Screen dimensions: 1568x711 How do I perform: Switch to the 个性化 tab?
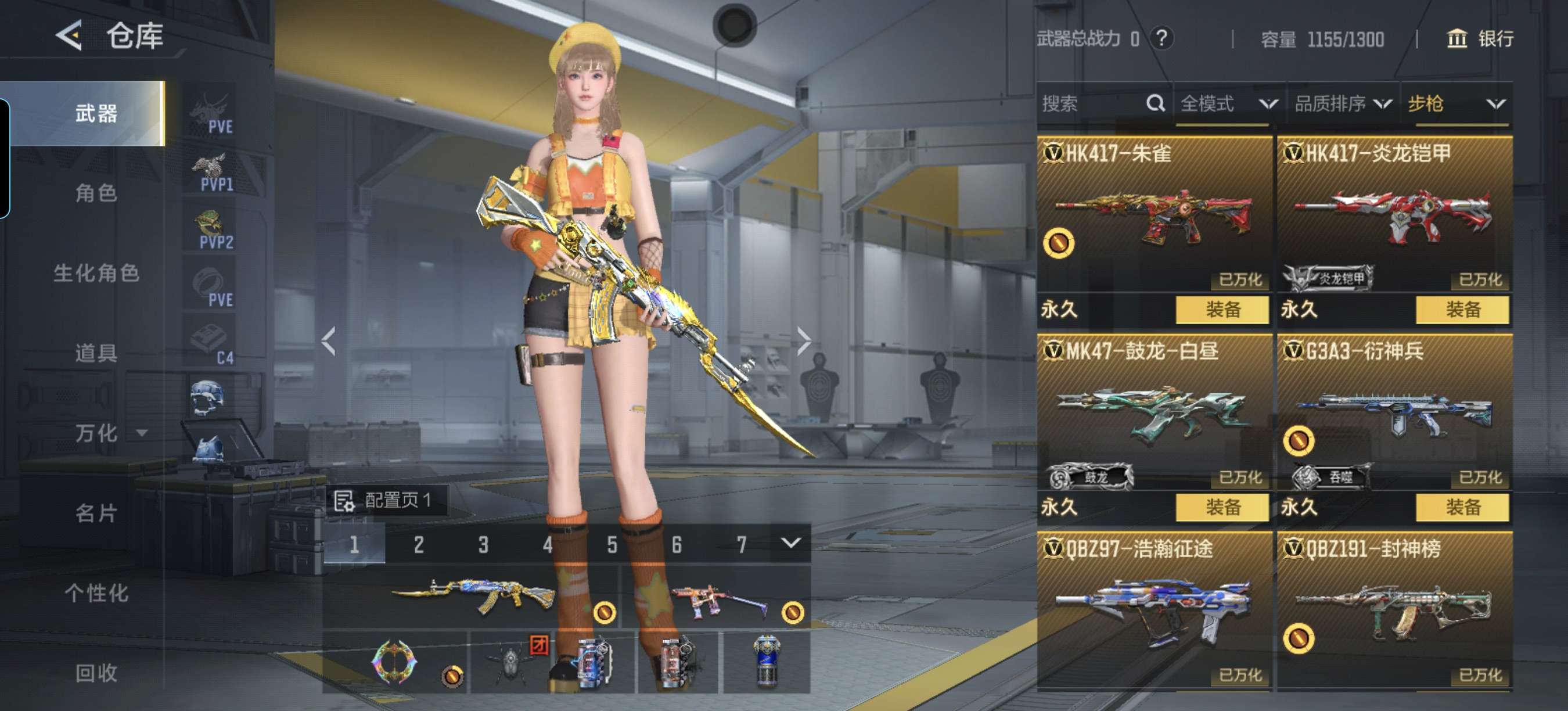96,593
